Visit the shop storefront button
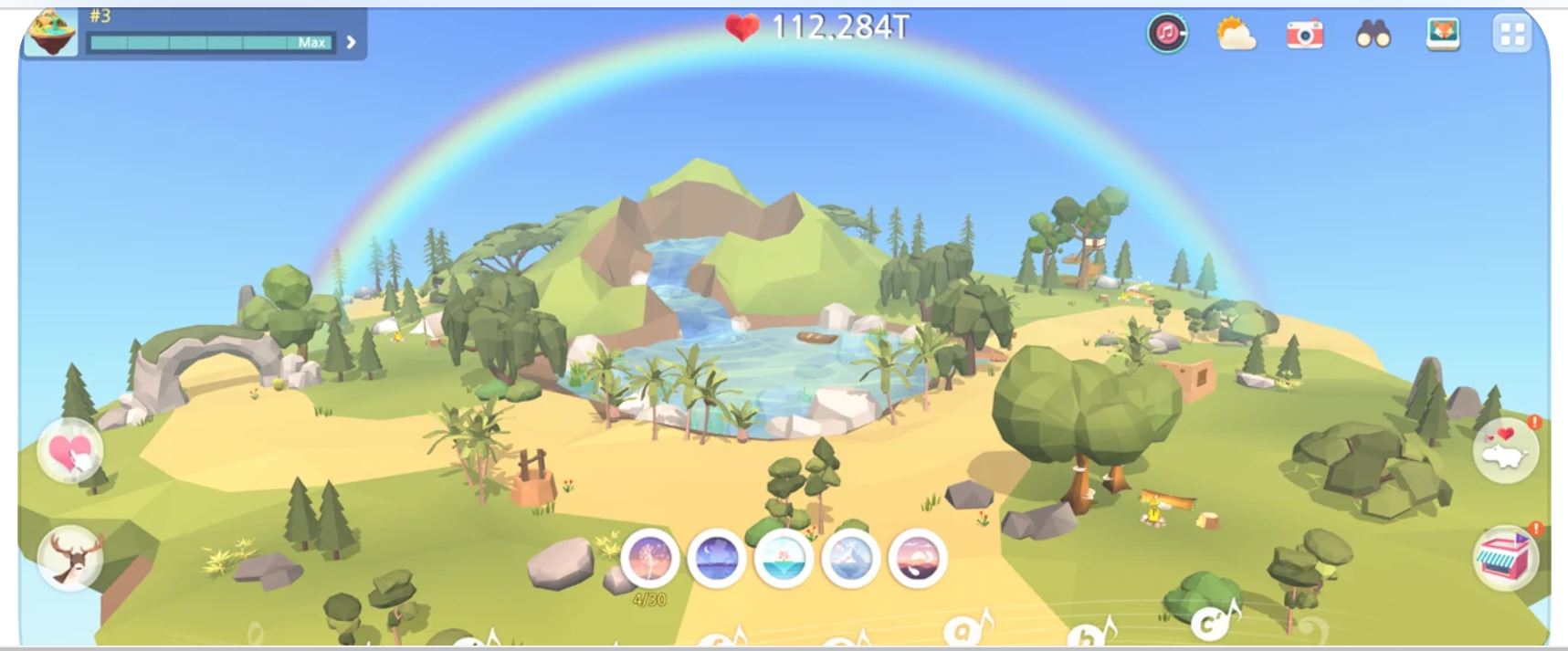1568x651 pixels. pos(1506,556)
